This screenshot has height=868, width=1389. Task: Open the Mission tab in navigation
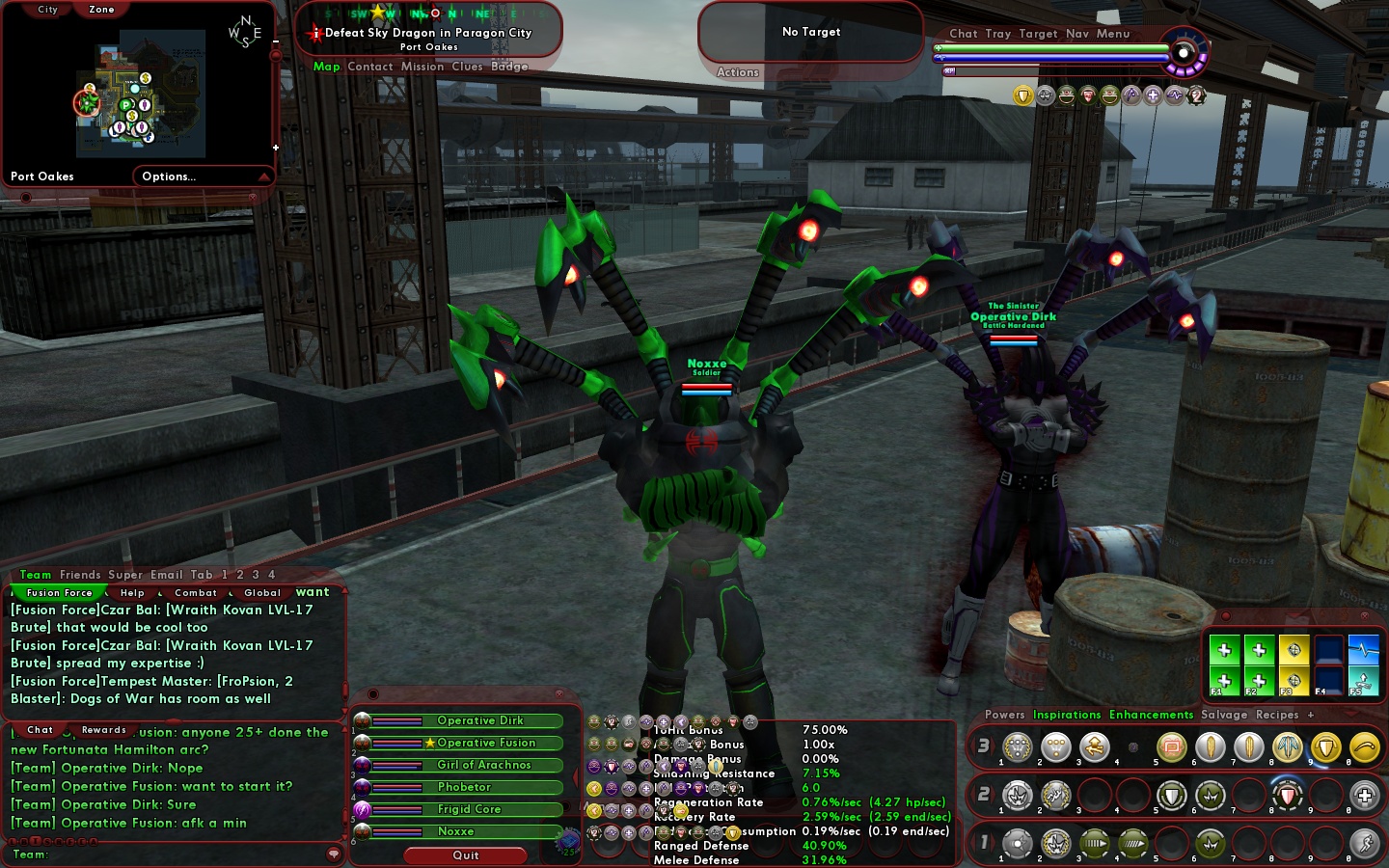coord(422,67)
